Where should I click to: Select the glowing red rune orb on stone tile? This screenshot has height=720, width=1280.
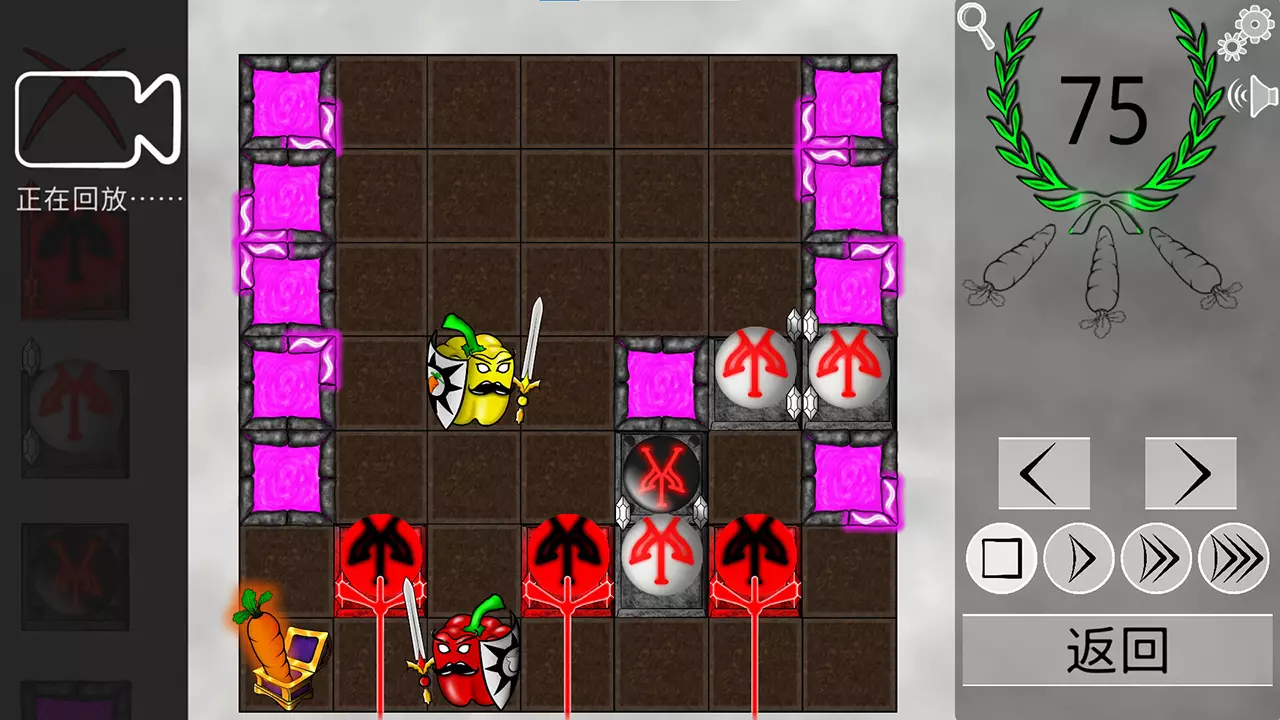point(660,475)
